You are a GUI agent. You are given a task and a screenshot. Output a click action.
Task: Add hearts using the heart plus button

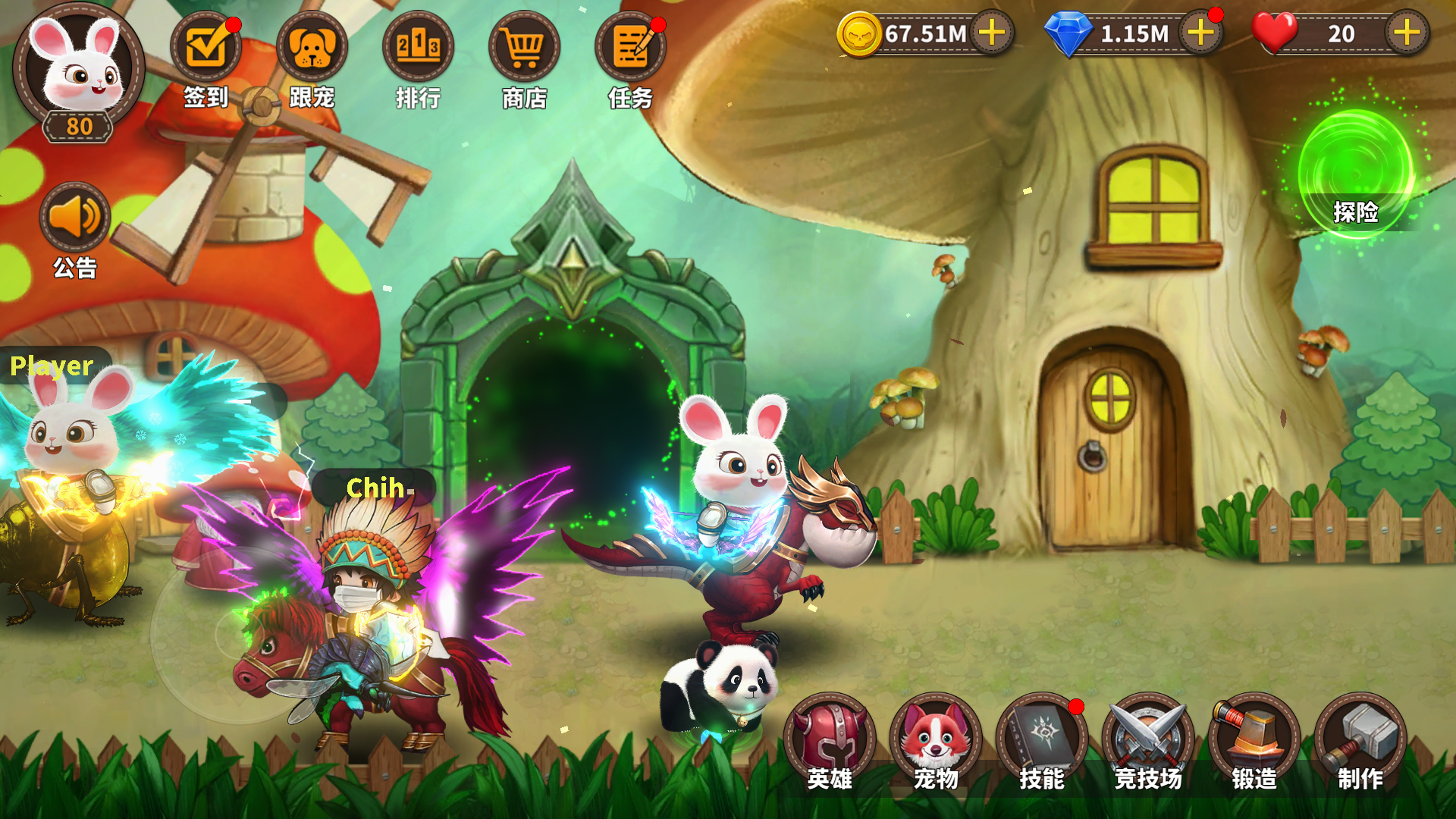click(x=1407, y=32)
